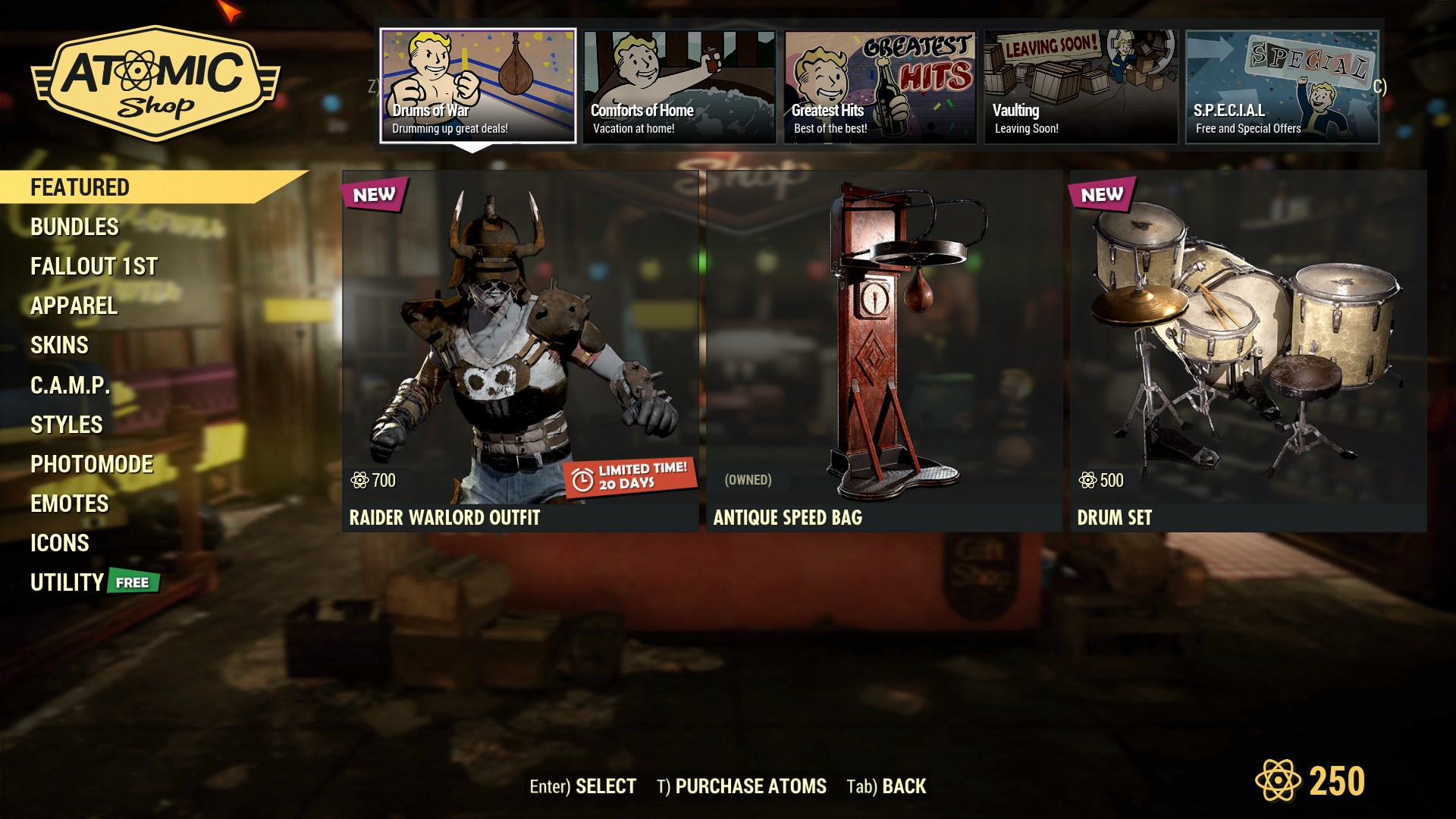Screen dimensions: 1456x819
Task: Open the Emotes category
Action: 69,504
